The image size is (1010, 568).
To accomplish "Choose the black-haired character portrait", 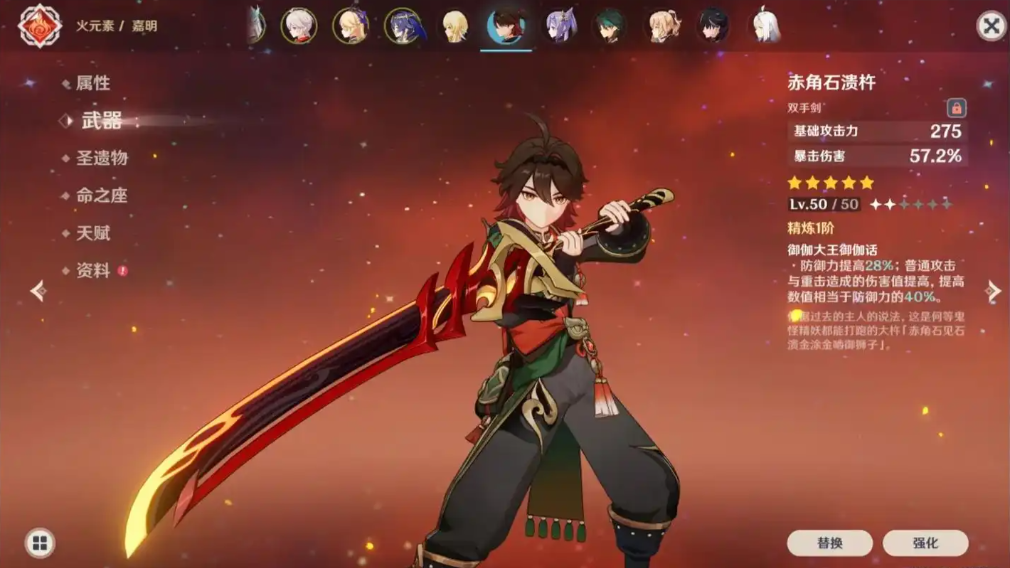I will coord(712,26).
